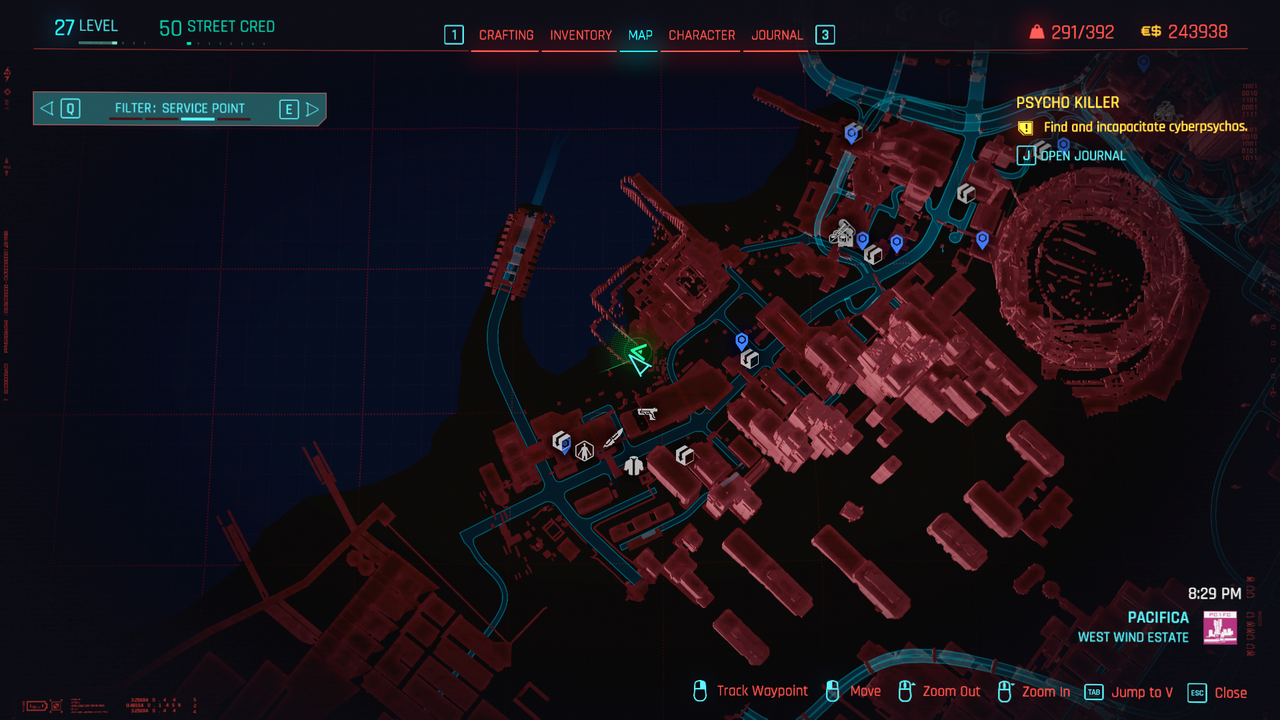
Task: Select the jacket clothing store marker
Action: click(633, 464)
